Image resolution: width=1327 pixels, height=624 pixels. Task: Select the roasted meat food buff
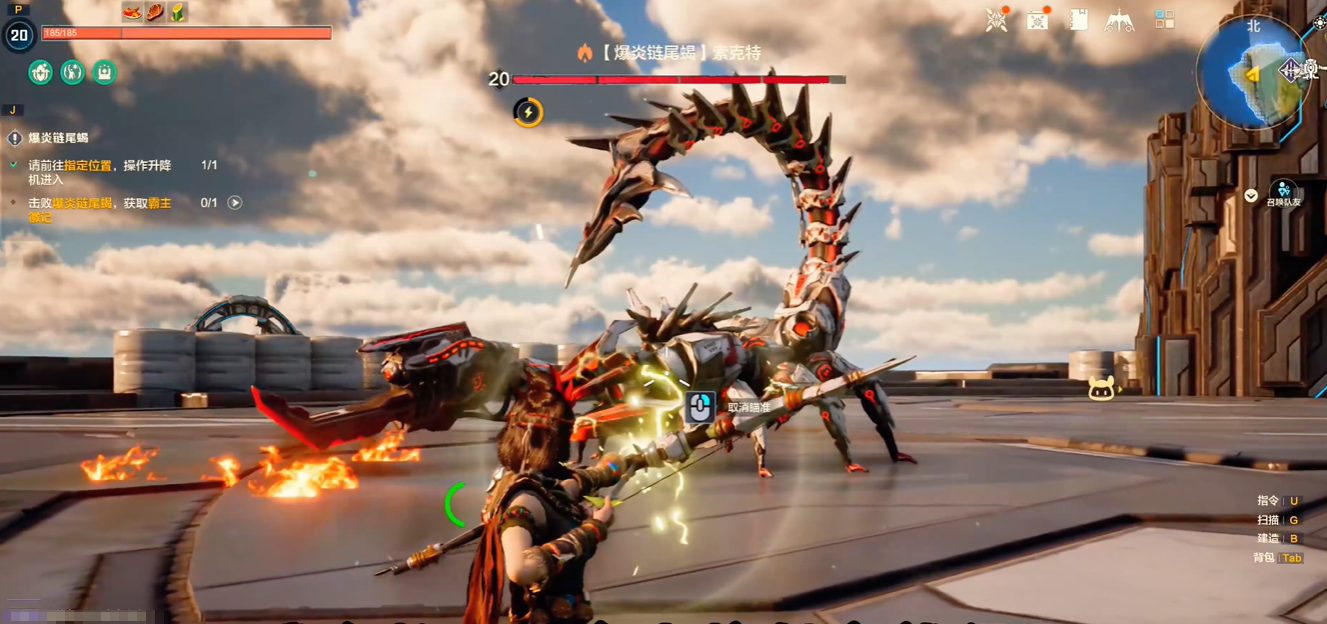pyautogui.click(x=155, y=12)
